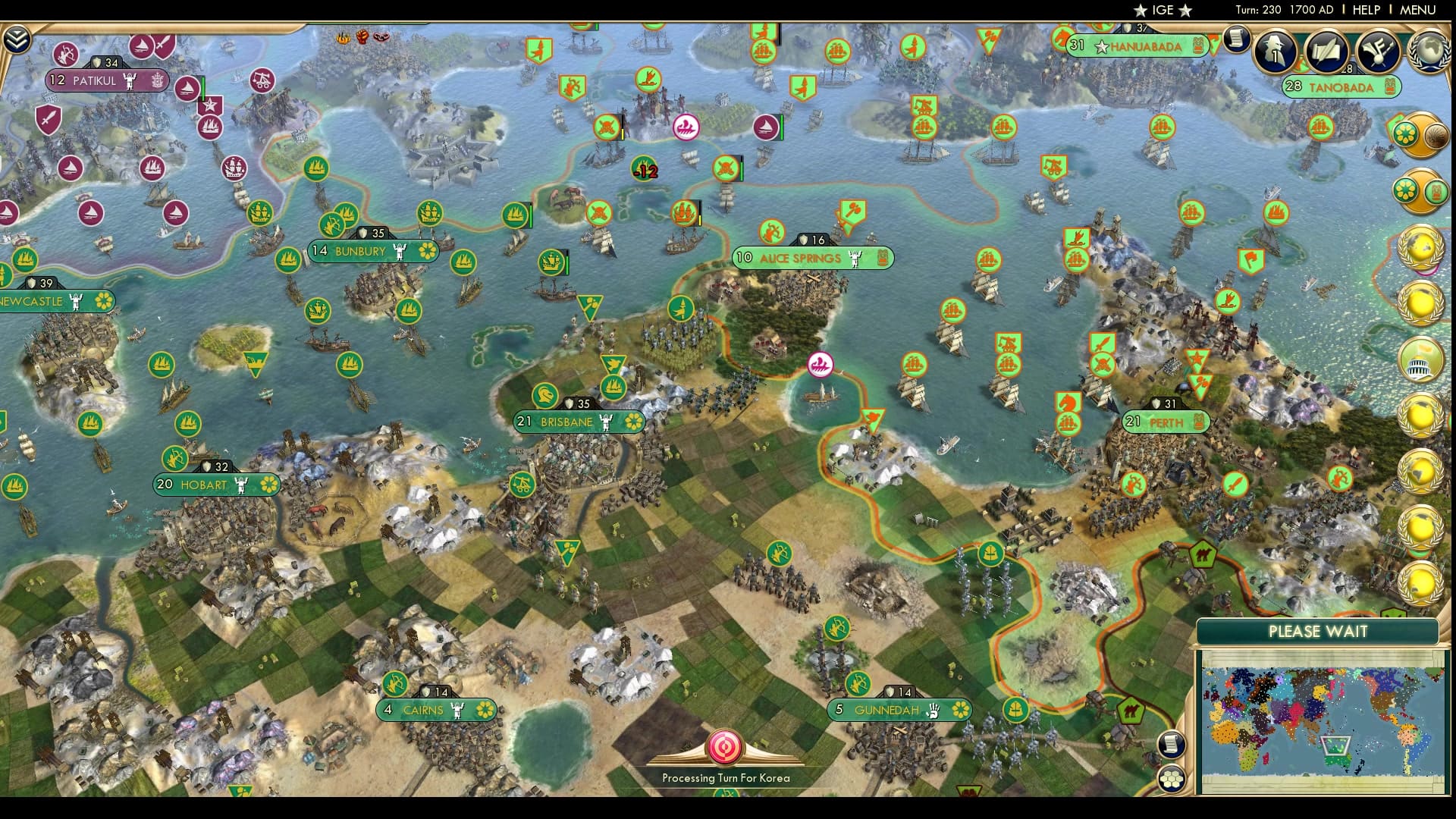Open the notification log scroll icon top-right
1456x819 pixels.
(x=1236, y=38)
